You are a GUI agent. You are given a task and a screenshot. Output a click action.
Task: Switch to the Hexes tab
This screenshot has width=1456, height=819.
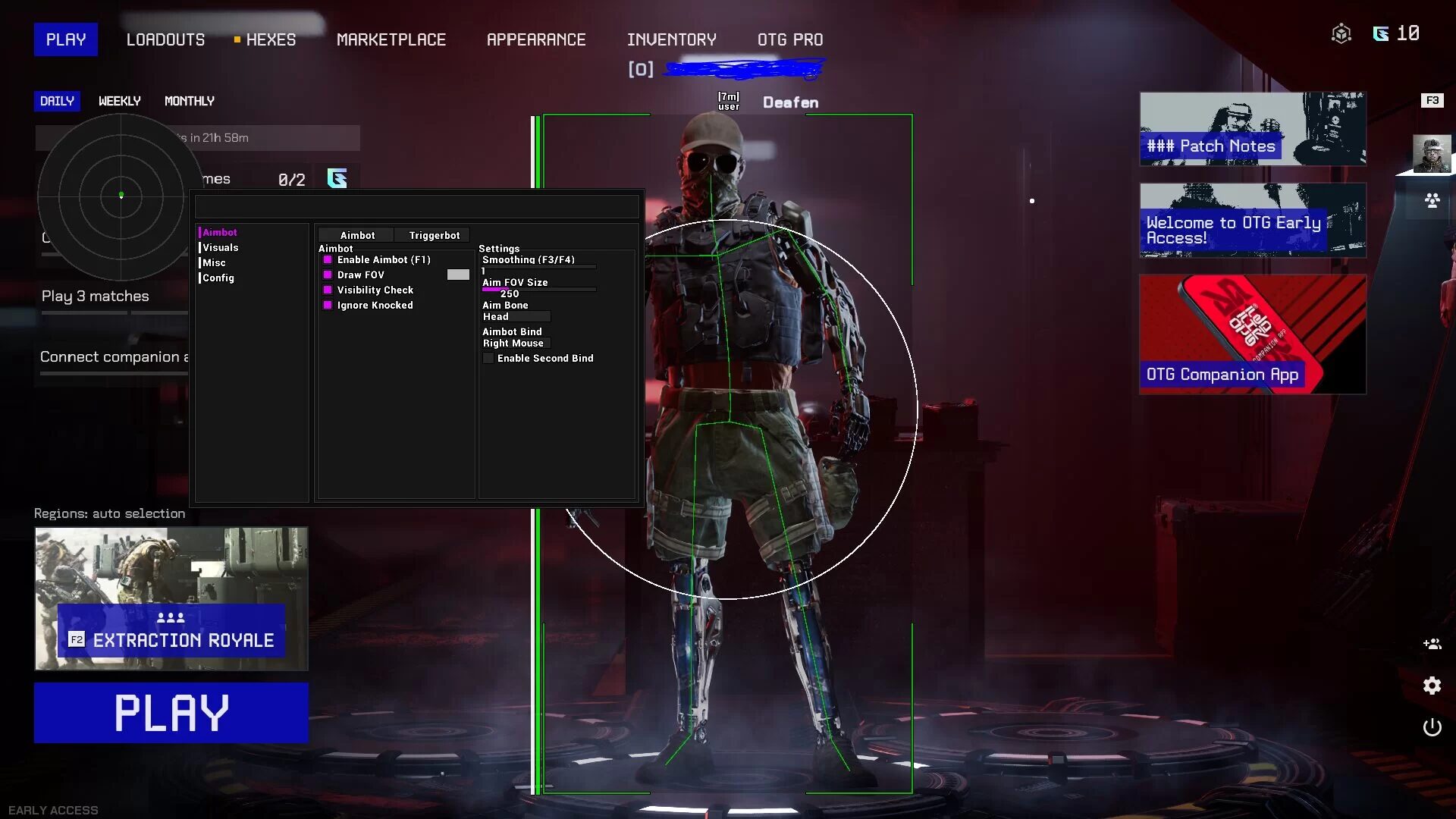click(x=270, y=39)
